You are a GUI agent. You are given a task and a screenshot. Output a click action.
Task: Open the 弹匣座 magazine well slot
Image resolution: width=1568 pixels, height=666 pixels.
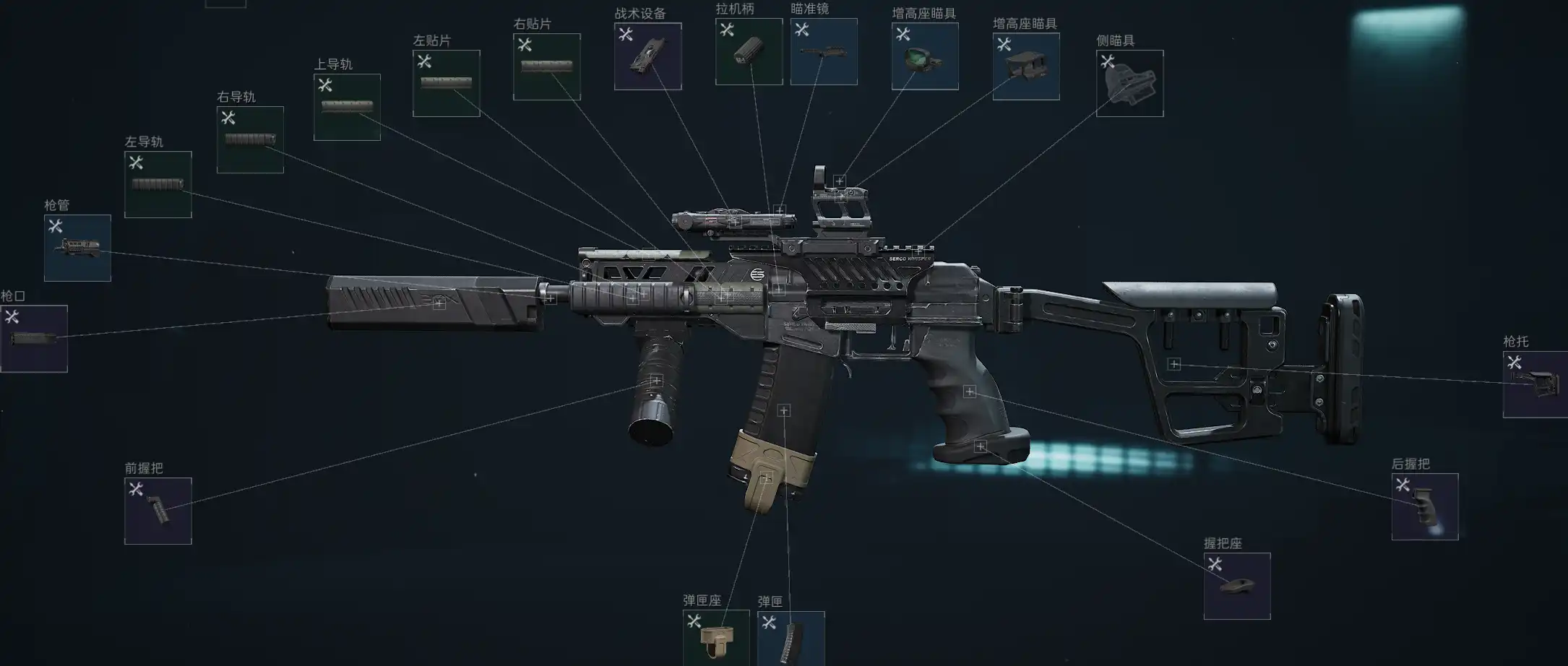click(x=715, y=637)
